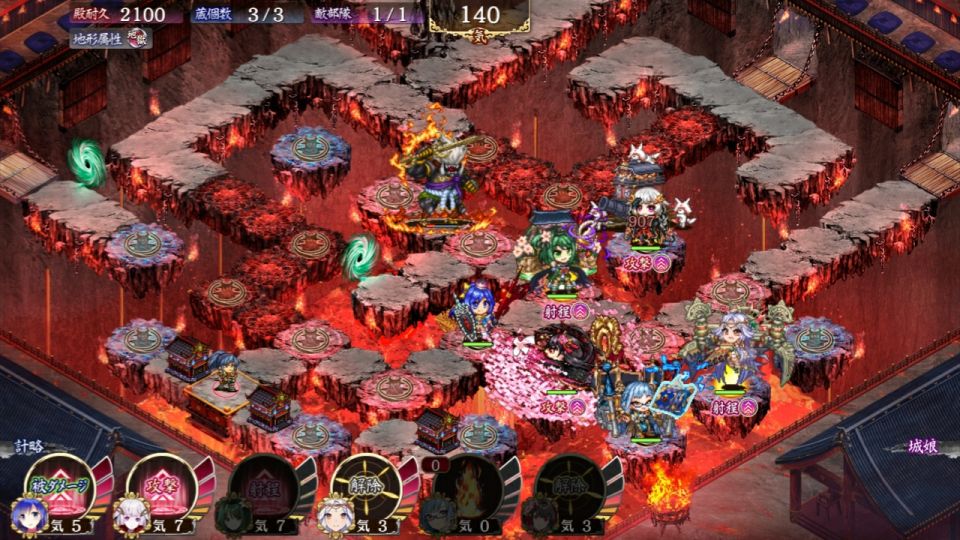Select the dimmed 解除 stratagem at row end
The width and height of the screenshot is (960, 540).
[x=568, y=488]
